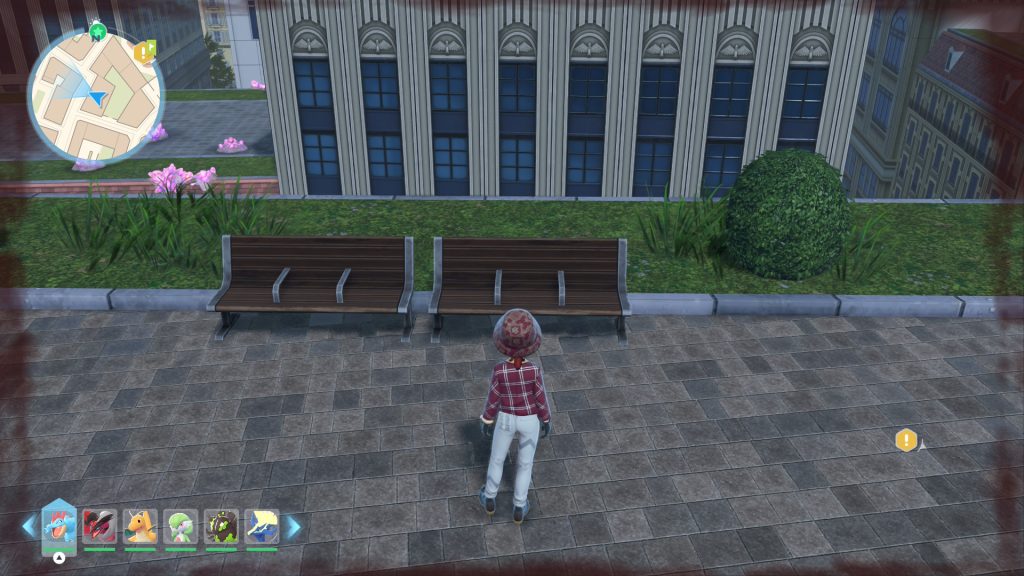Click the yellow exclamation objective marker
1024x576 pixels.
(906, 440)
